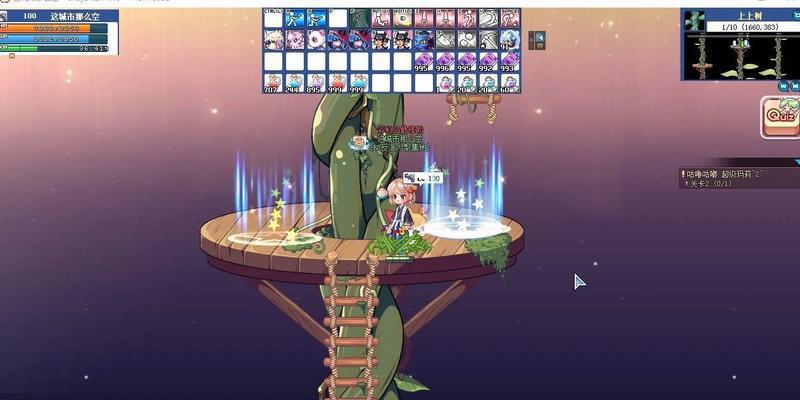Click the 上上树 minimap panel
The width and height of the screenshot is (800, 400).
(x=739, y=45)
